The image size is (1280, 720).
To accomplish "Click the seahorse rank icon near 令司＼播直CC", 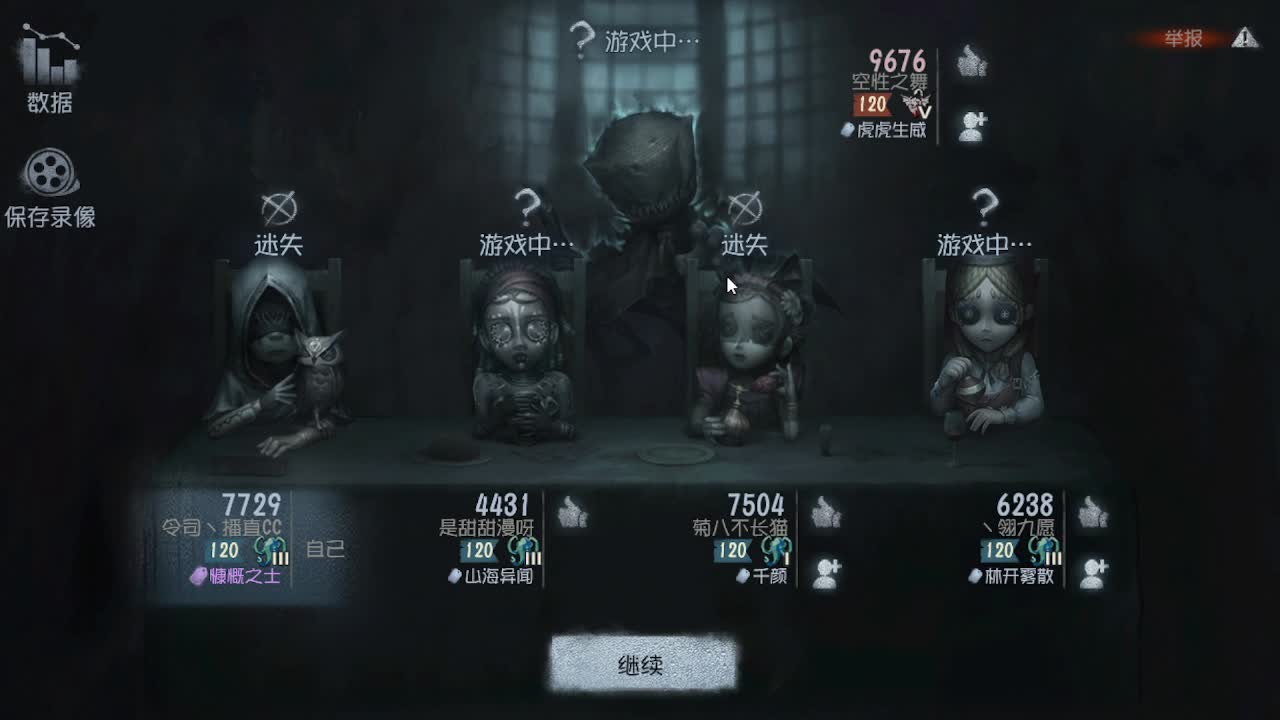I will click(x=268, y=549).
